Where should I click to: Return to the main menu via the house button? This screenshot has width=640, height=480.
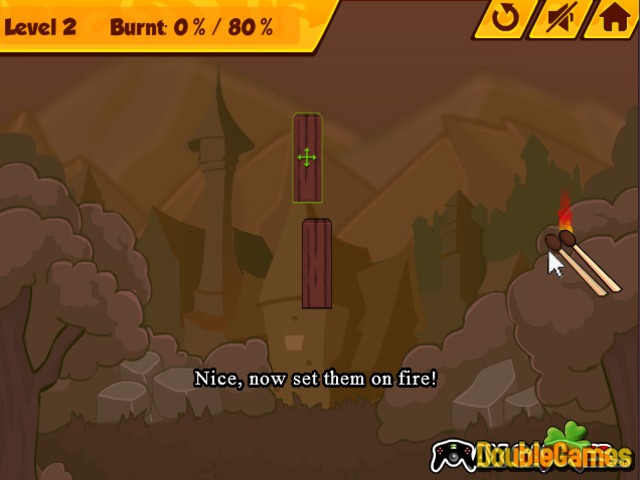point(609,18)
